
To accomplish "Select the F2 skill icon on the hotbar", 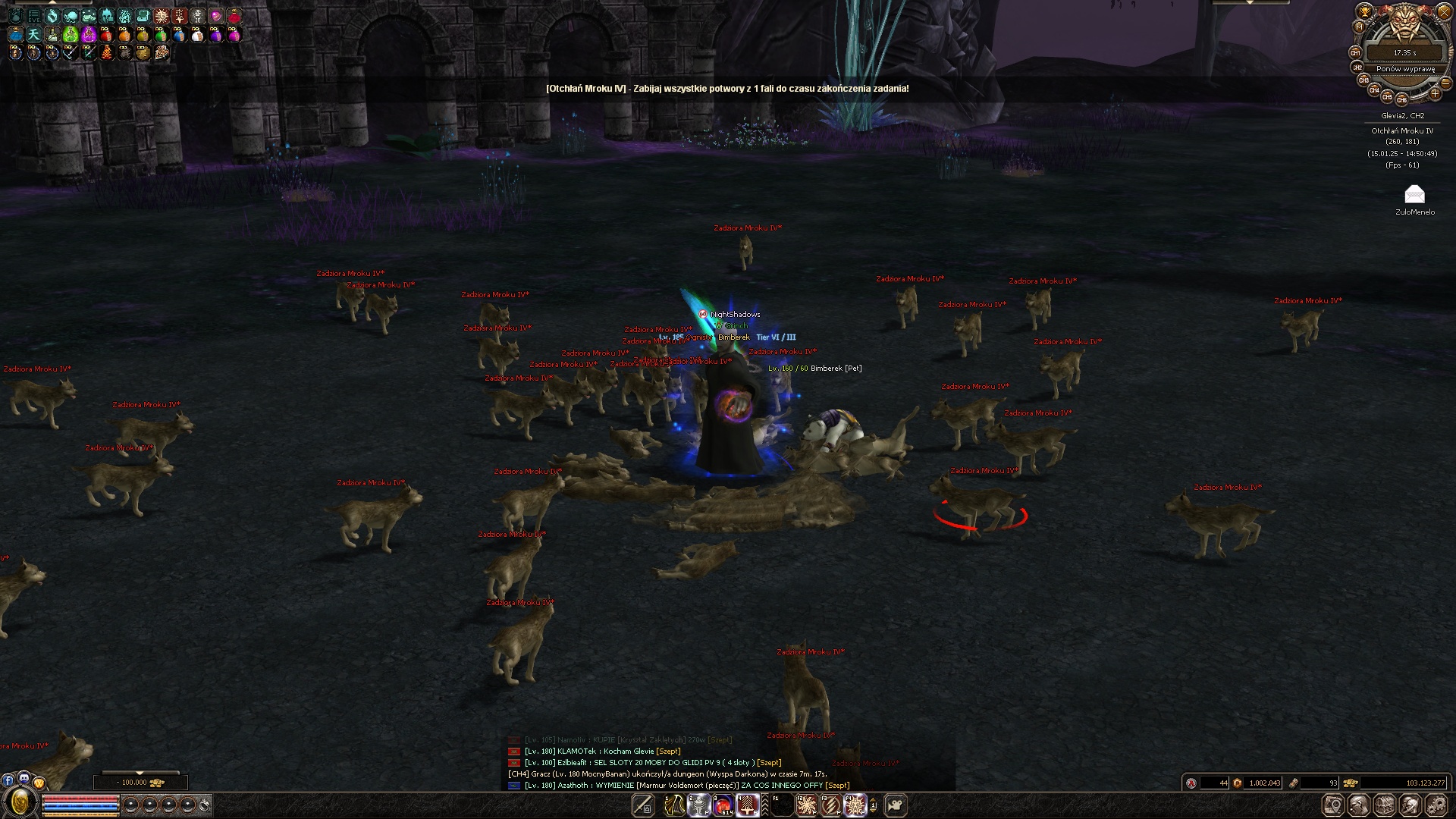I will [807, 805].
